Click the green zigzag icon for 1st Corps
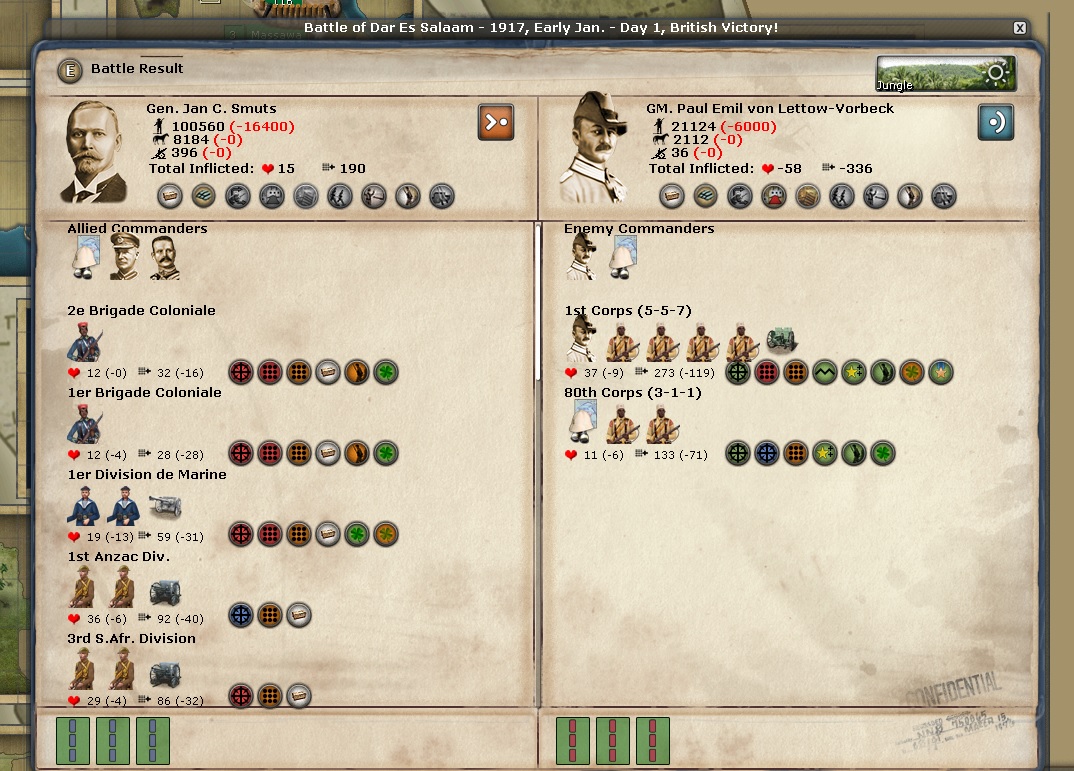This screenshot has height=771, width=1074. (824, 372)
